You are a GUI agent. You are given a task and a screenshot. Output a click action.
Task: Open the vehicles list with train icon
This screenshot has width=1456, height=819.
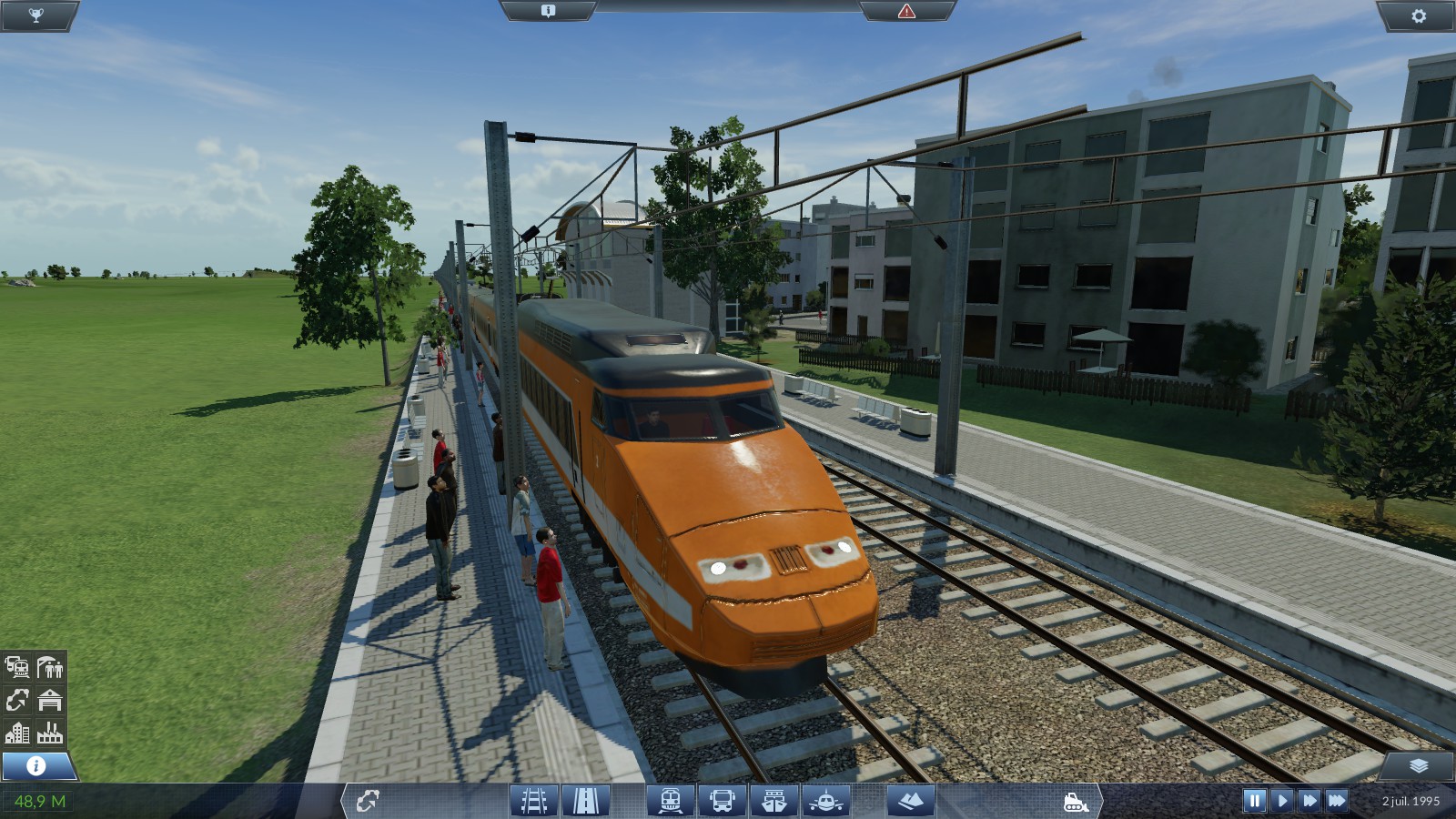(x=17, y=667)
